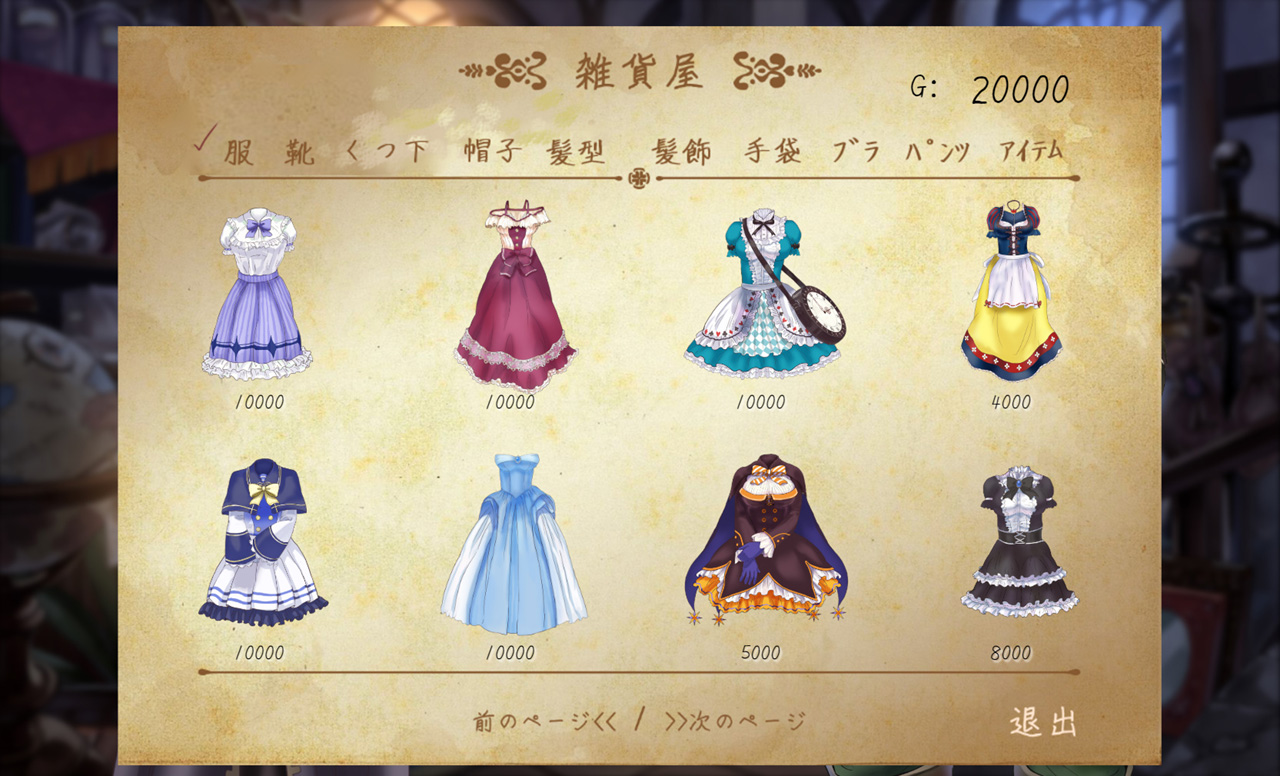Select the navy cape uniform dress

pos(262,540)
